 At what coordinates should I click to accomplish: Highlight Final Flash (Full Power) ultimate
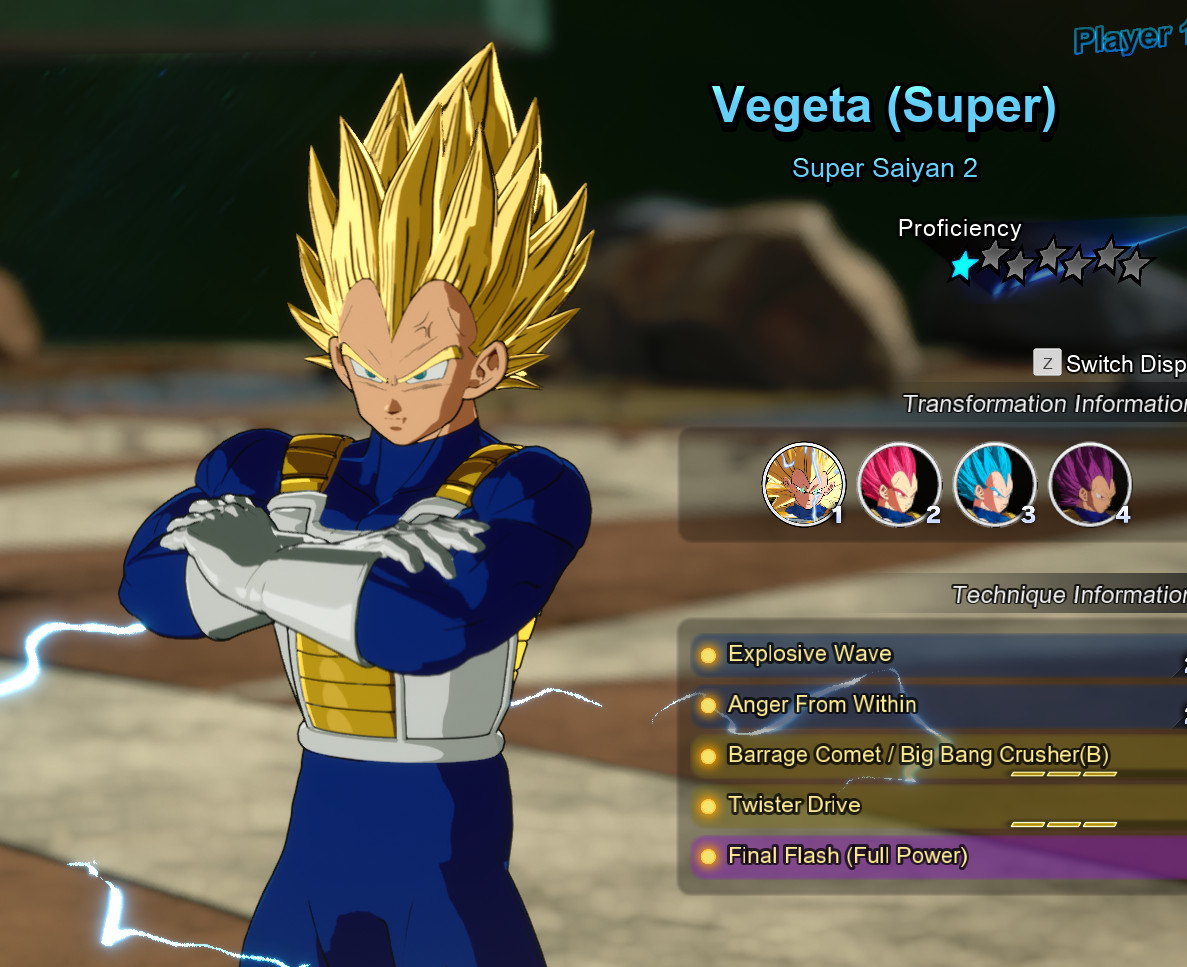point(848,856)
